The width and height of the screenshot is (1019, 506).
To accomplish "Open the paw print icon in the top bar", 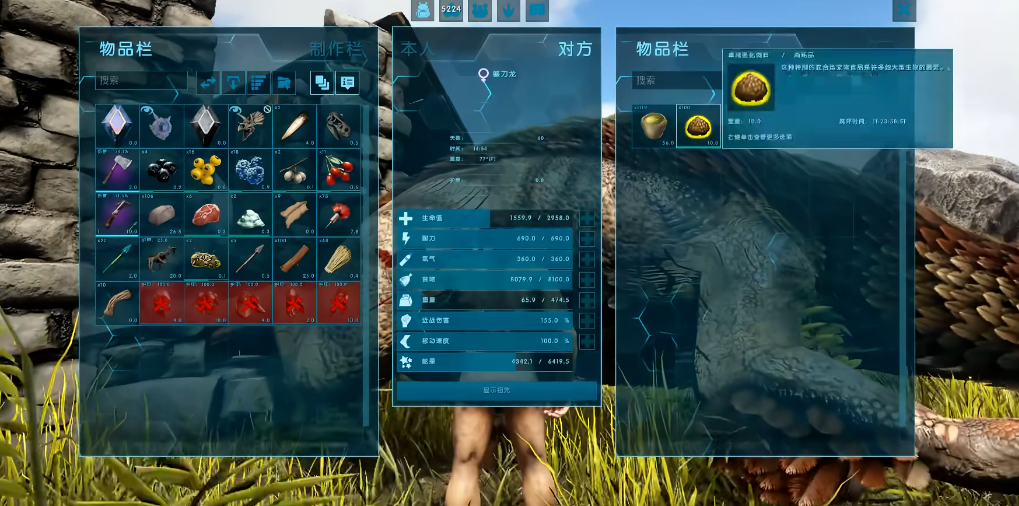I will [x=508, y=10].
